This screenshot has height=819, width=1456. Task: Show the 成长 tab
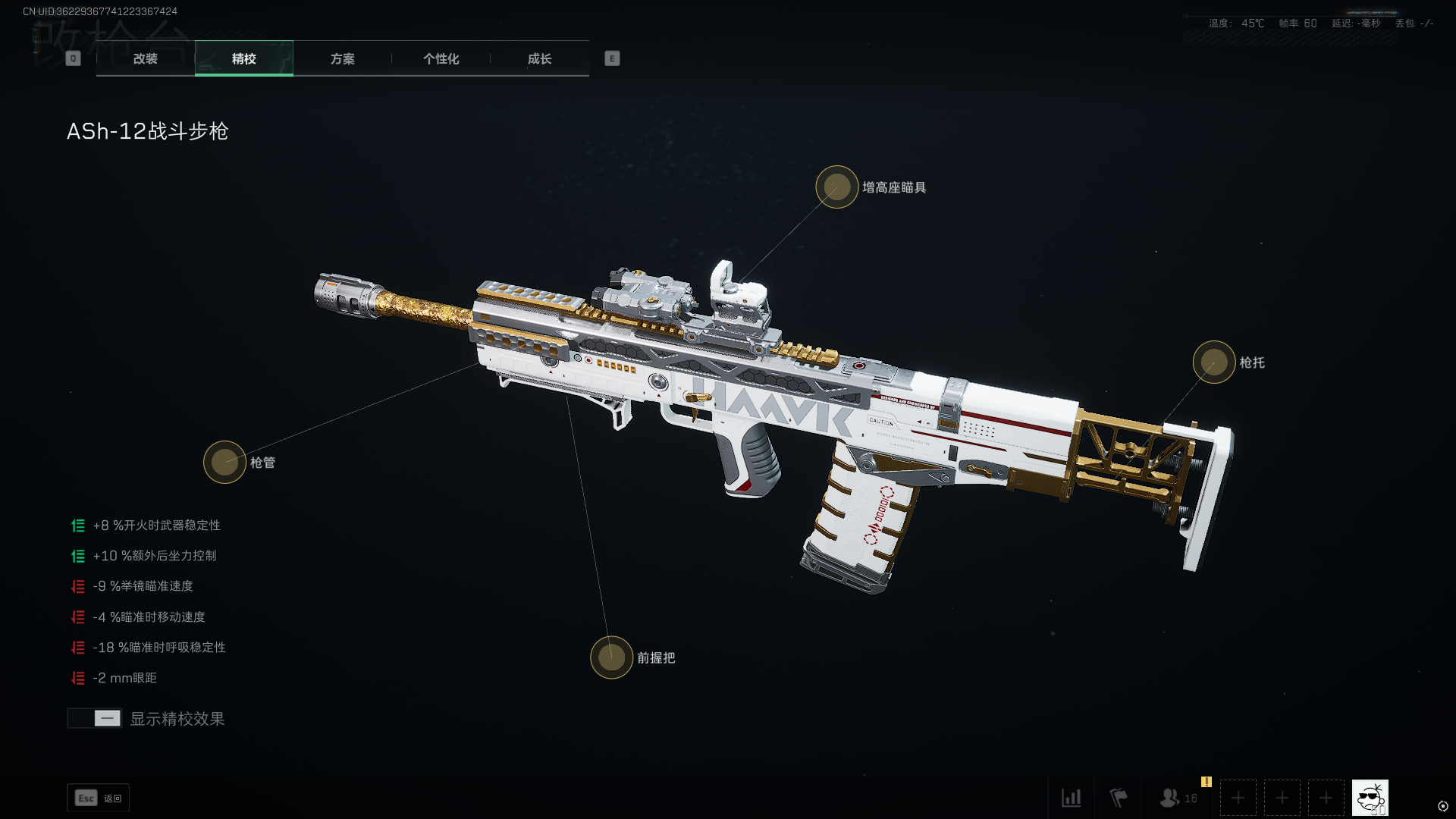(539, 58)
